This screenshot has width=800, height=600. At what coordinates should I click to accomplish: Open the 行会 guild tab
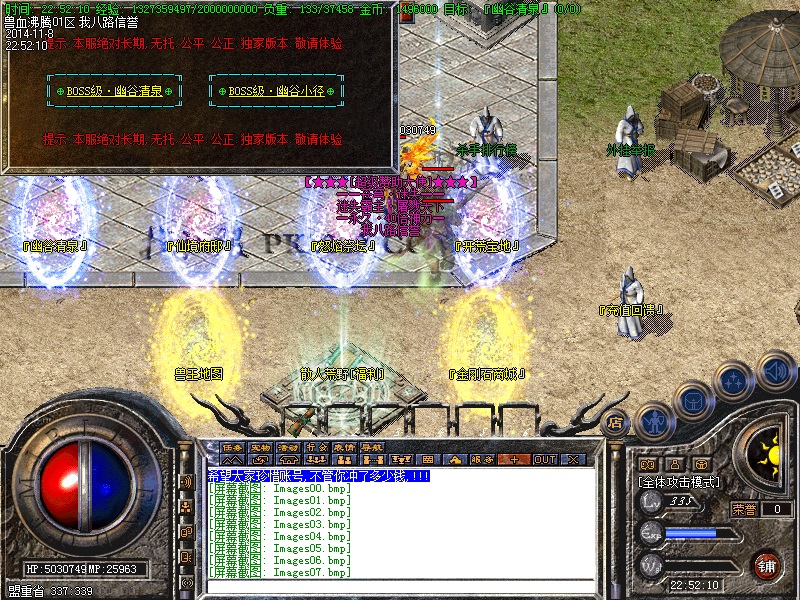tap(316, 447)
